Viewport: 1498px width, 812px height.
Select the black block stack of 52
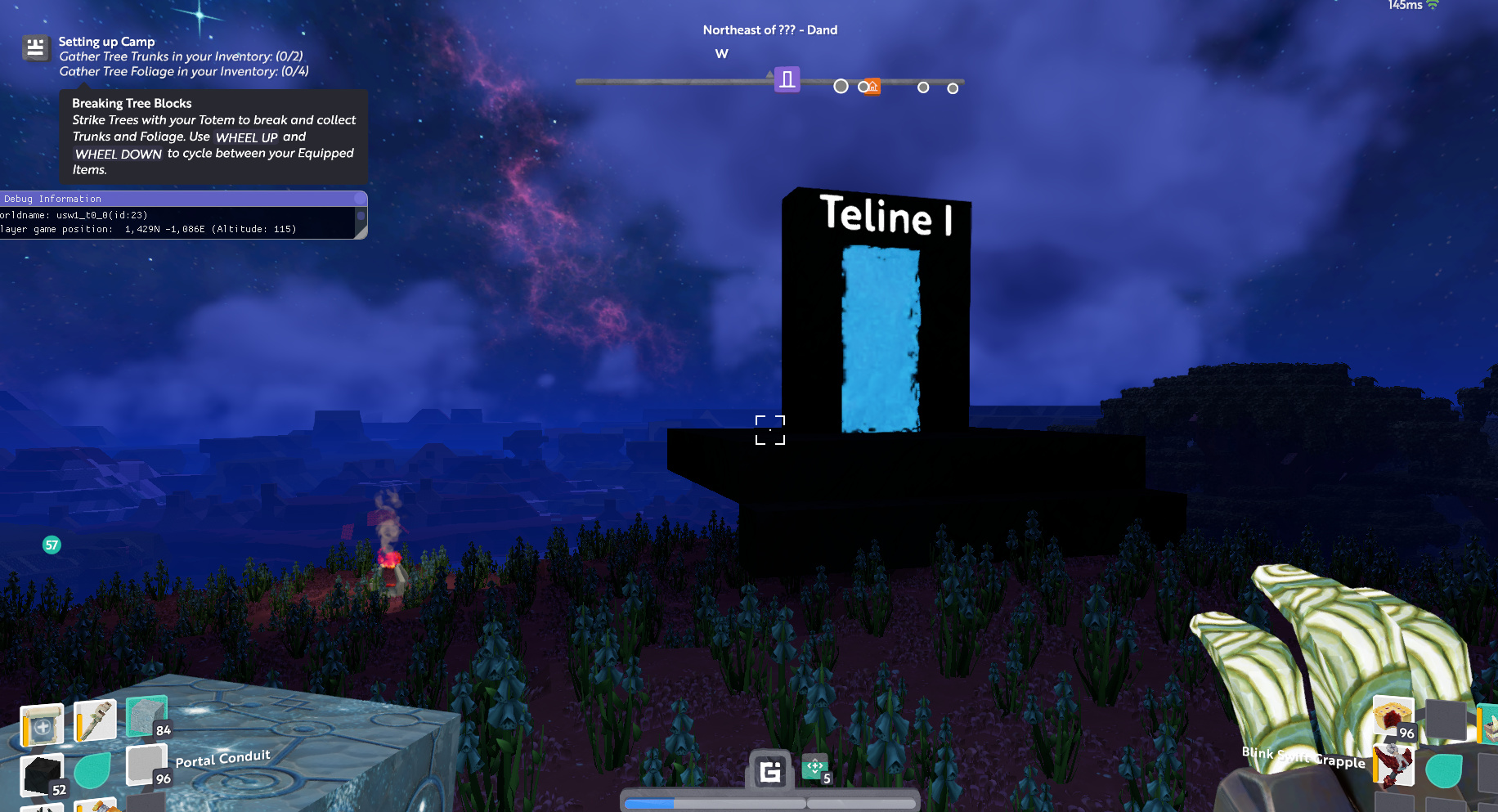click(x=43, y=775)
